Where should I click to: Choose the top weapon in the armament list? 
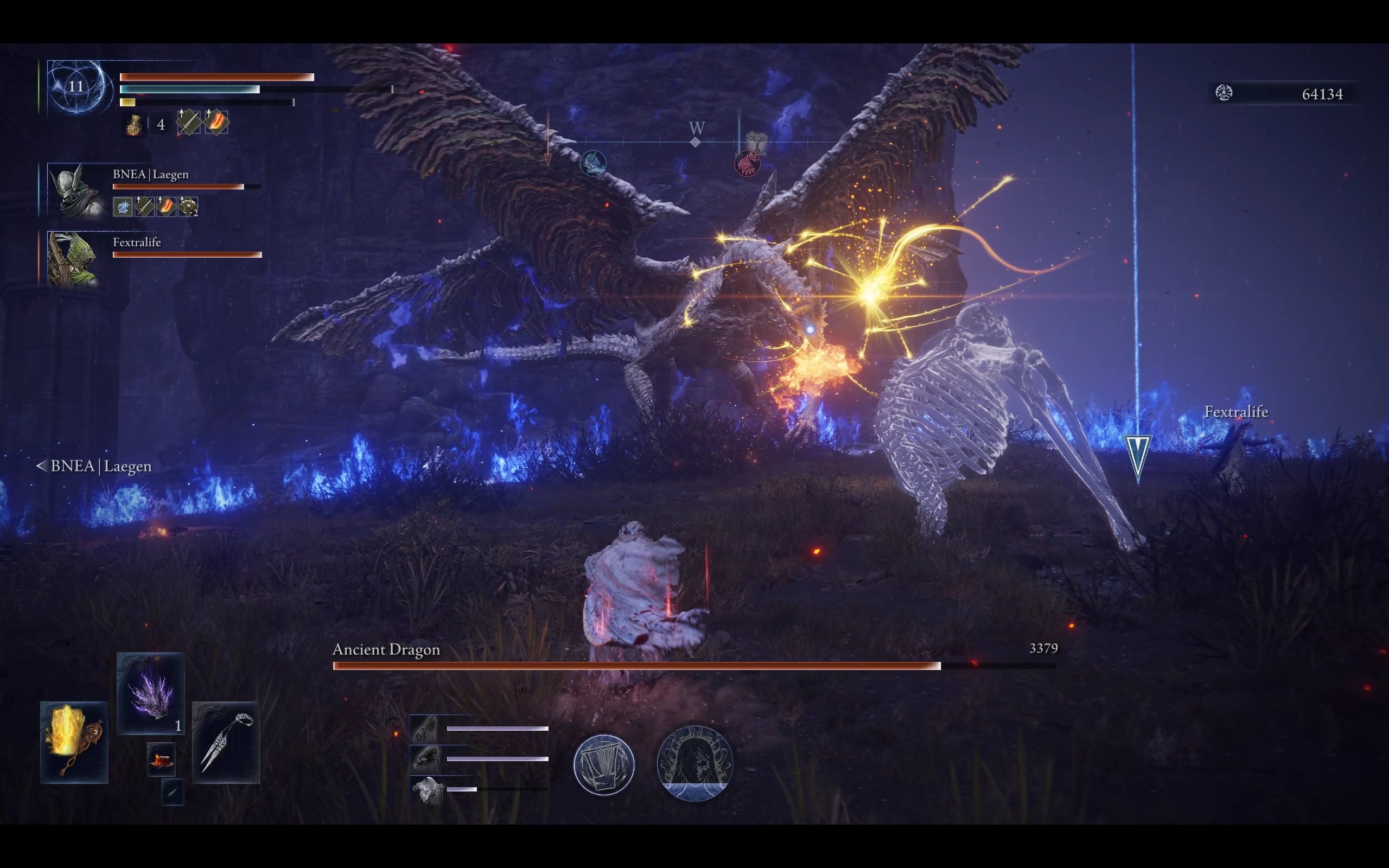[425, 729]
